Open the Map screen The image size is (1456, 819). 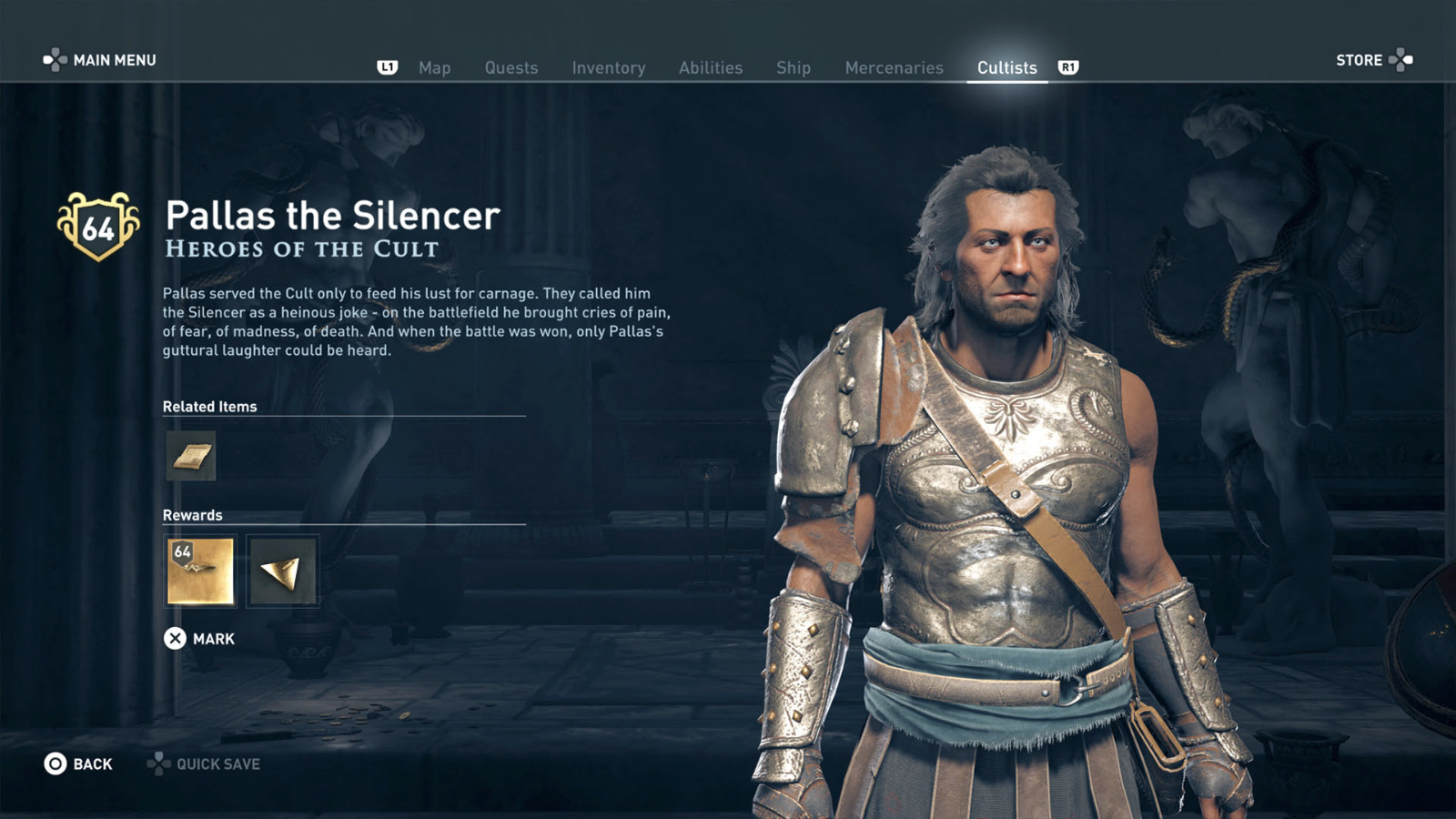coord(435,66)
